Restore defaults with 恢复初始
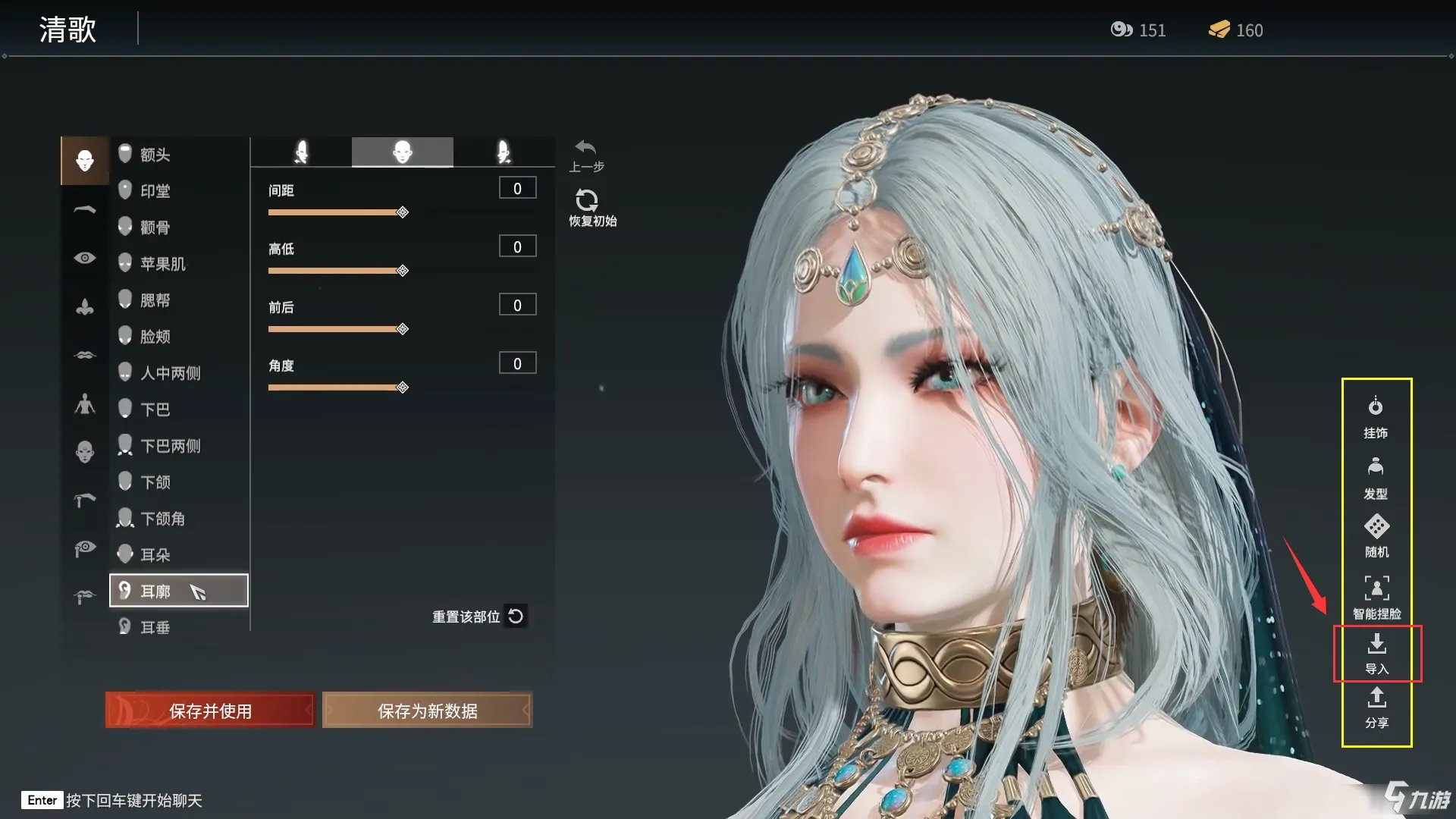The height and width of the screenshot is (819, 1456). coord(591,208)
